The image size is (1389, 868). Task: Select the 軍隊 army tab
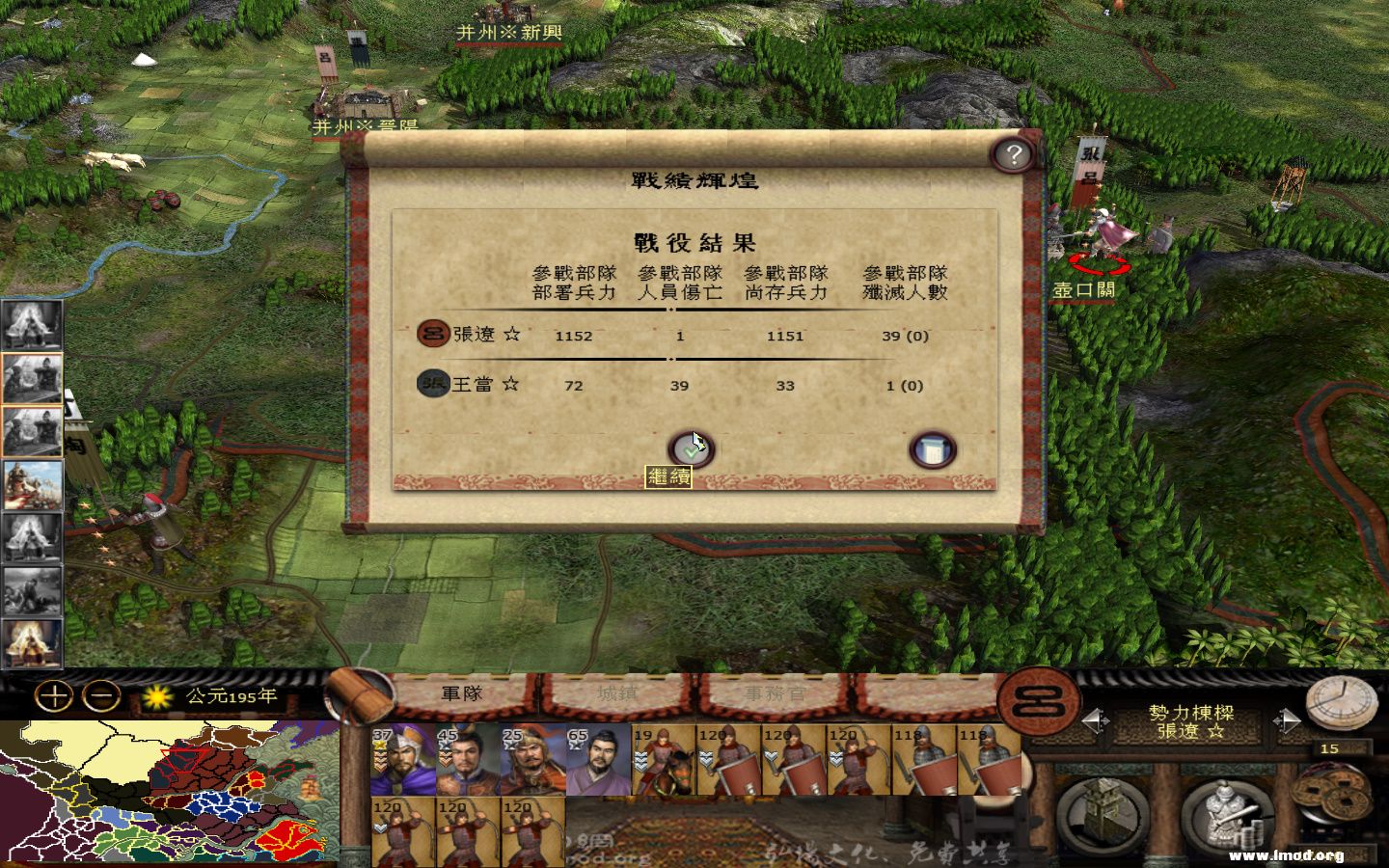click(462, 692)
